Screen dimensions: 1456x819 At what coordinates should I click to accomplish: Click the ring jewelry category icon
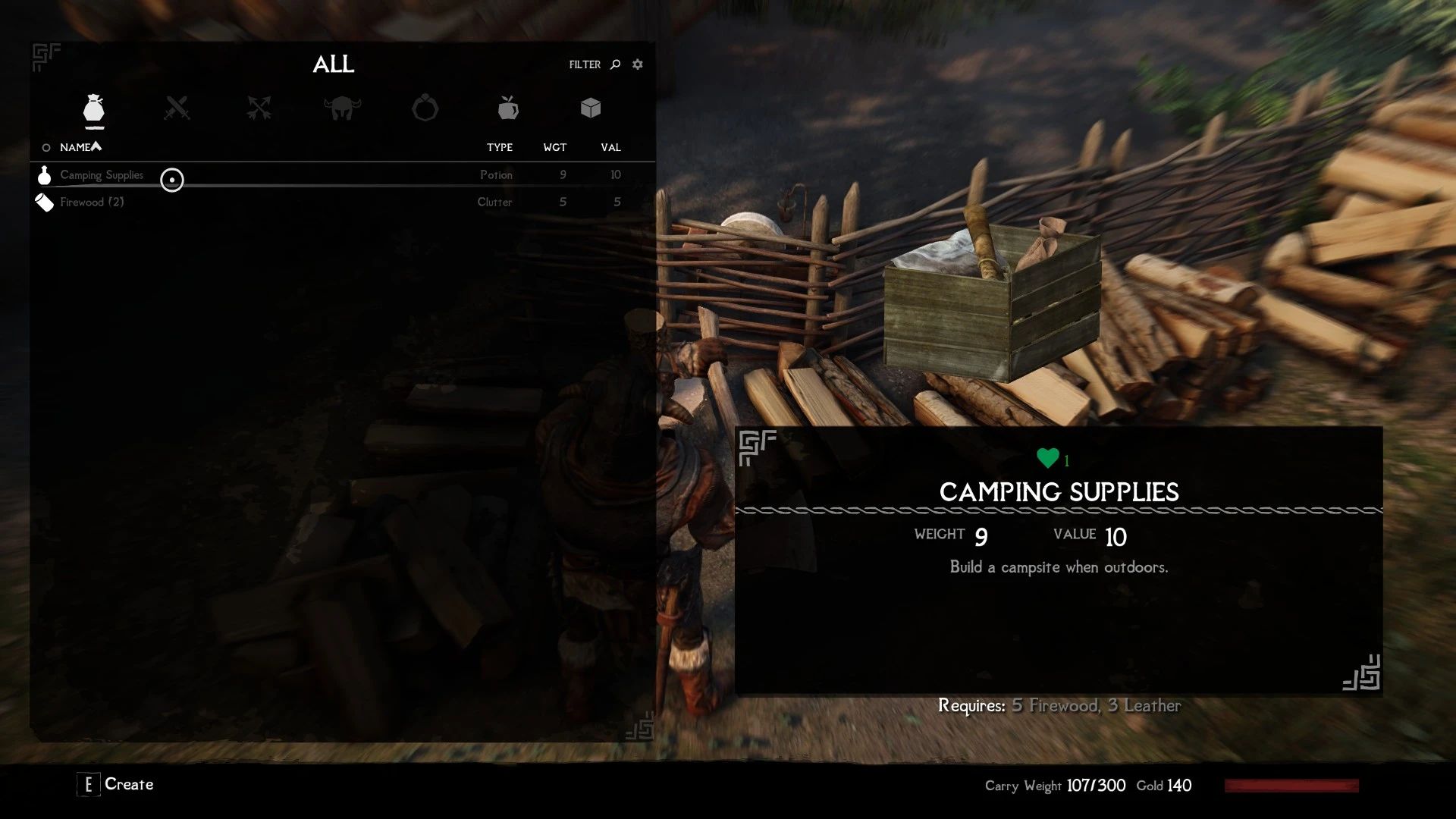coord(425,108)
